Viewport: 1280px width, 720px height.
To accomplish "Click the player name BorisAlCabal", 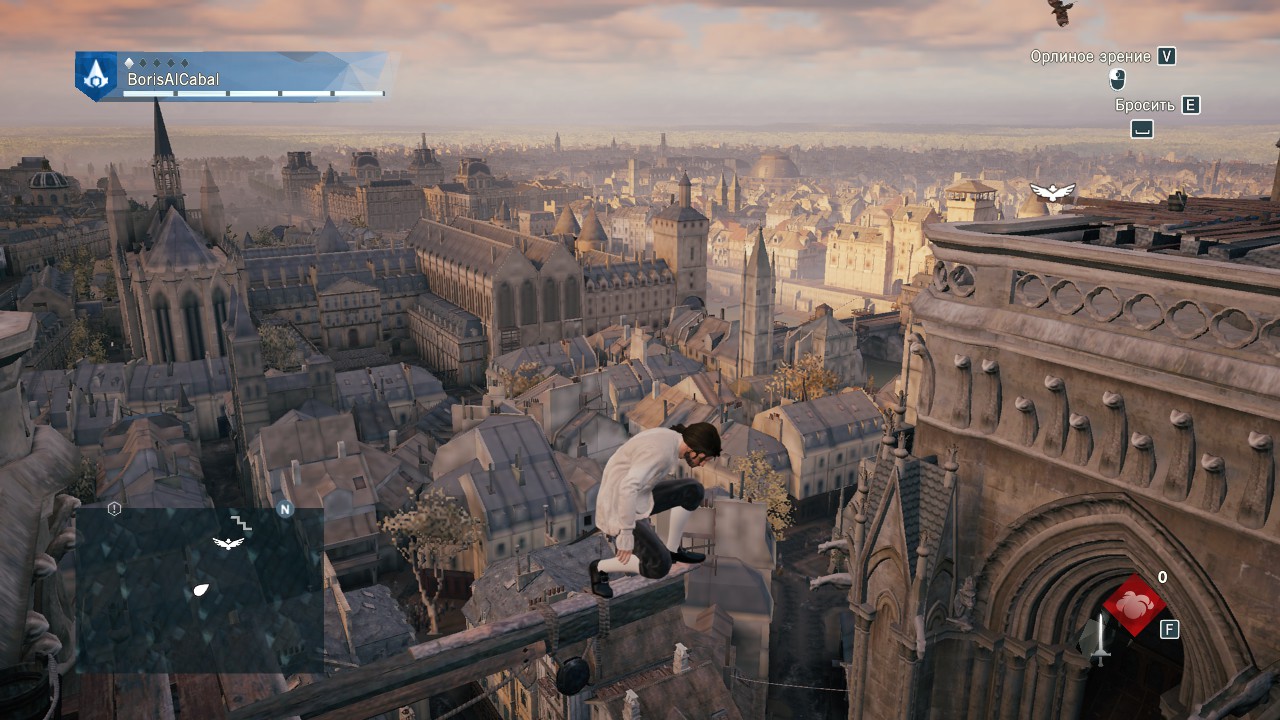I will [x=173, y=79].
